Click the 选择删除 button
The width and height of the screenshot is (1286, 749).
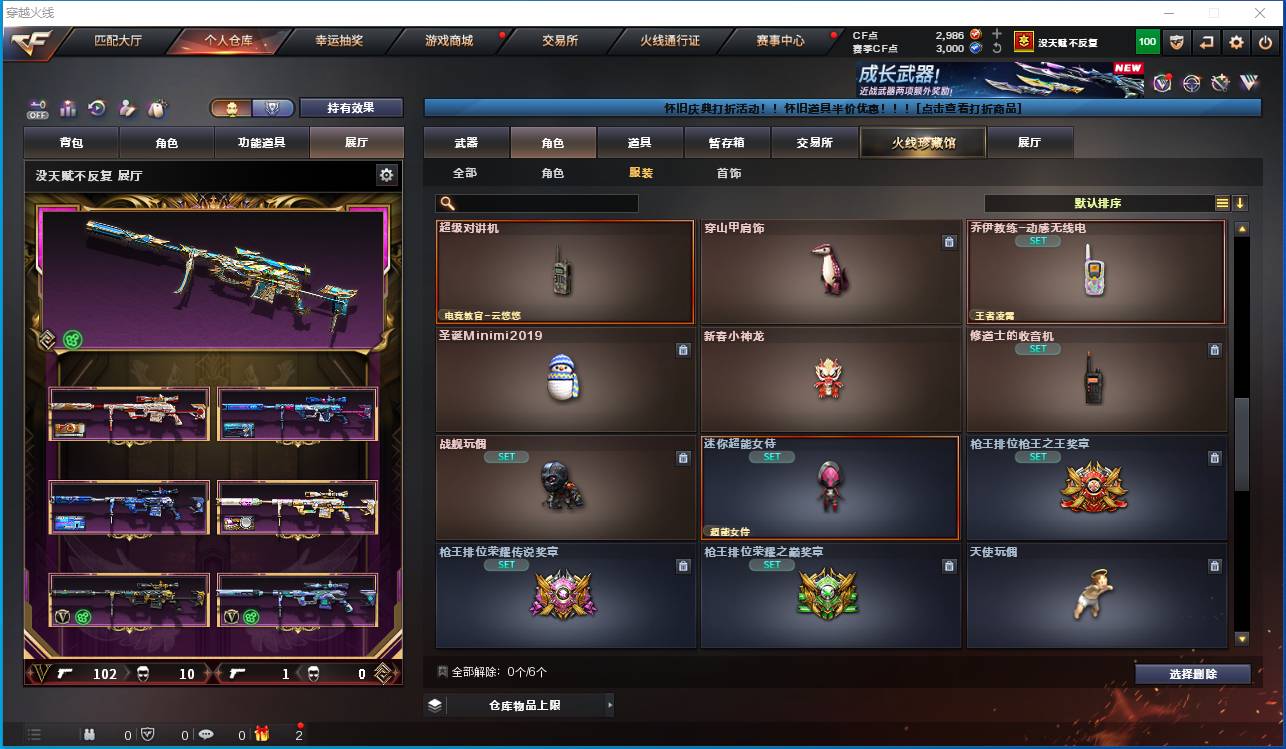point(1192,673)
